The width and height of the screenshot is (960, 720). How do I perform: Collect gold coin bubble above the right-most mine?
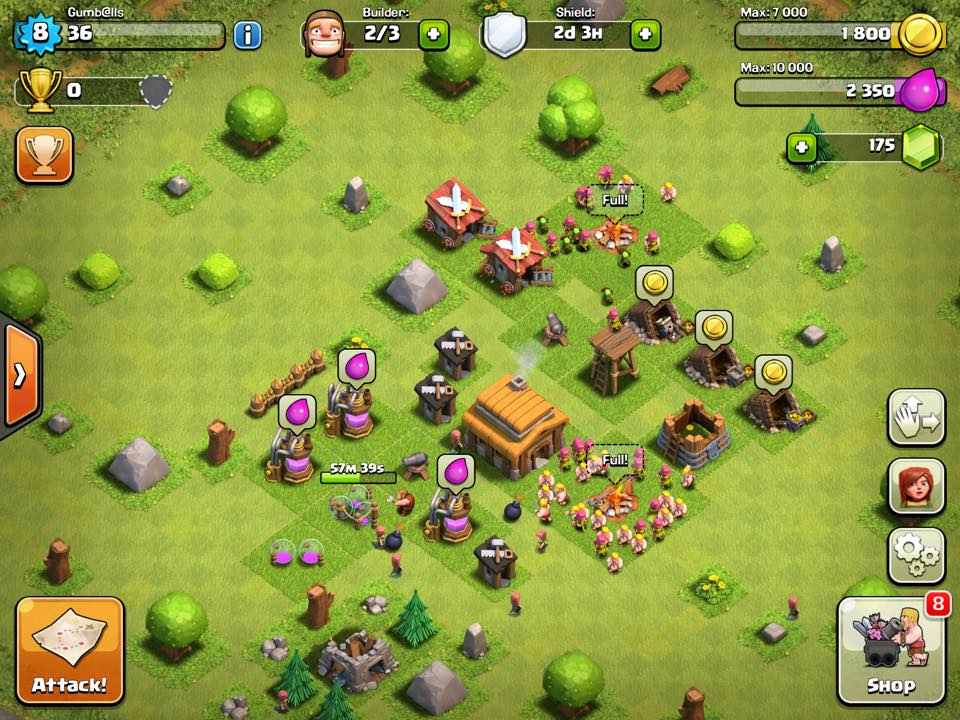pyautogui.click(x=773, y=373)
